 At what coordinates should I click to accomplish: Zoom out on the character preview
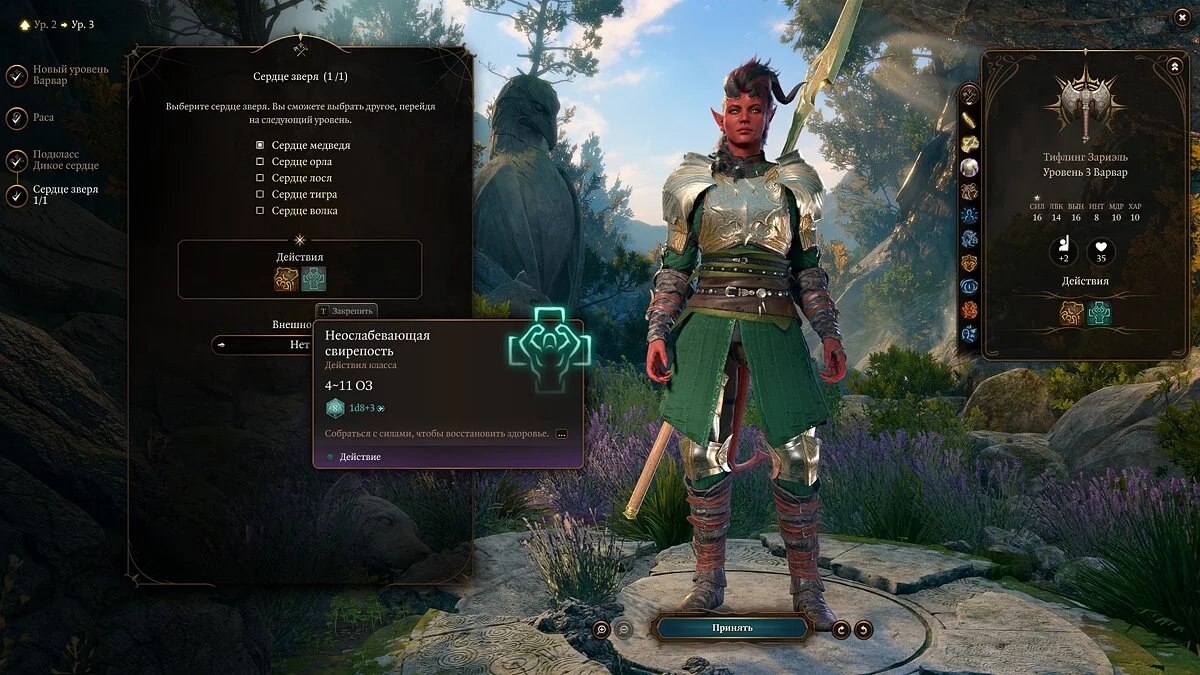623,629
